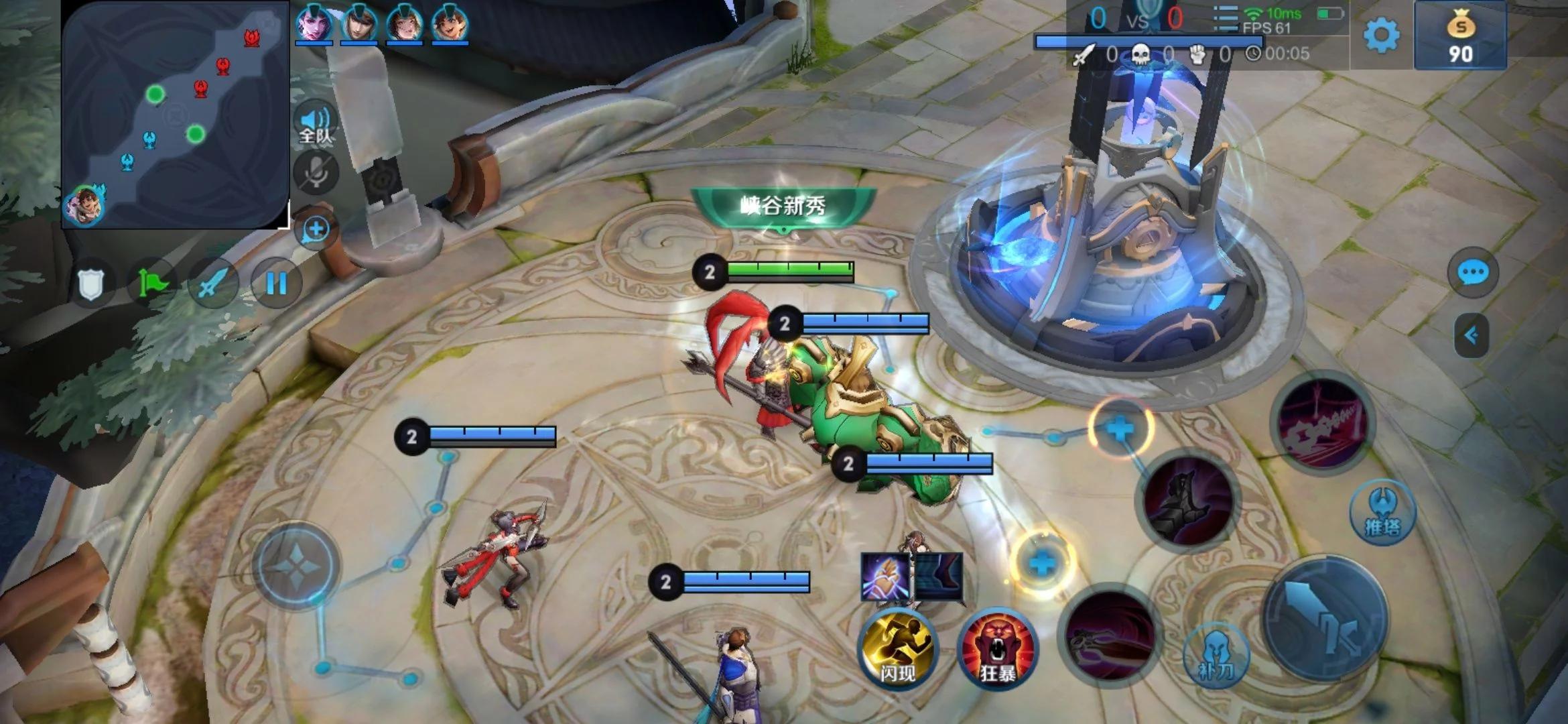The width and height of the screenshot is (1568, 724).
Task: Open the settings gear menu
Action: (1381, 35)
